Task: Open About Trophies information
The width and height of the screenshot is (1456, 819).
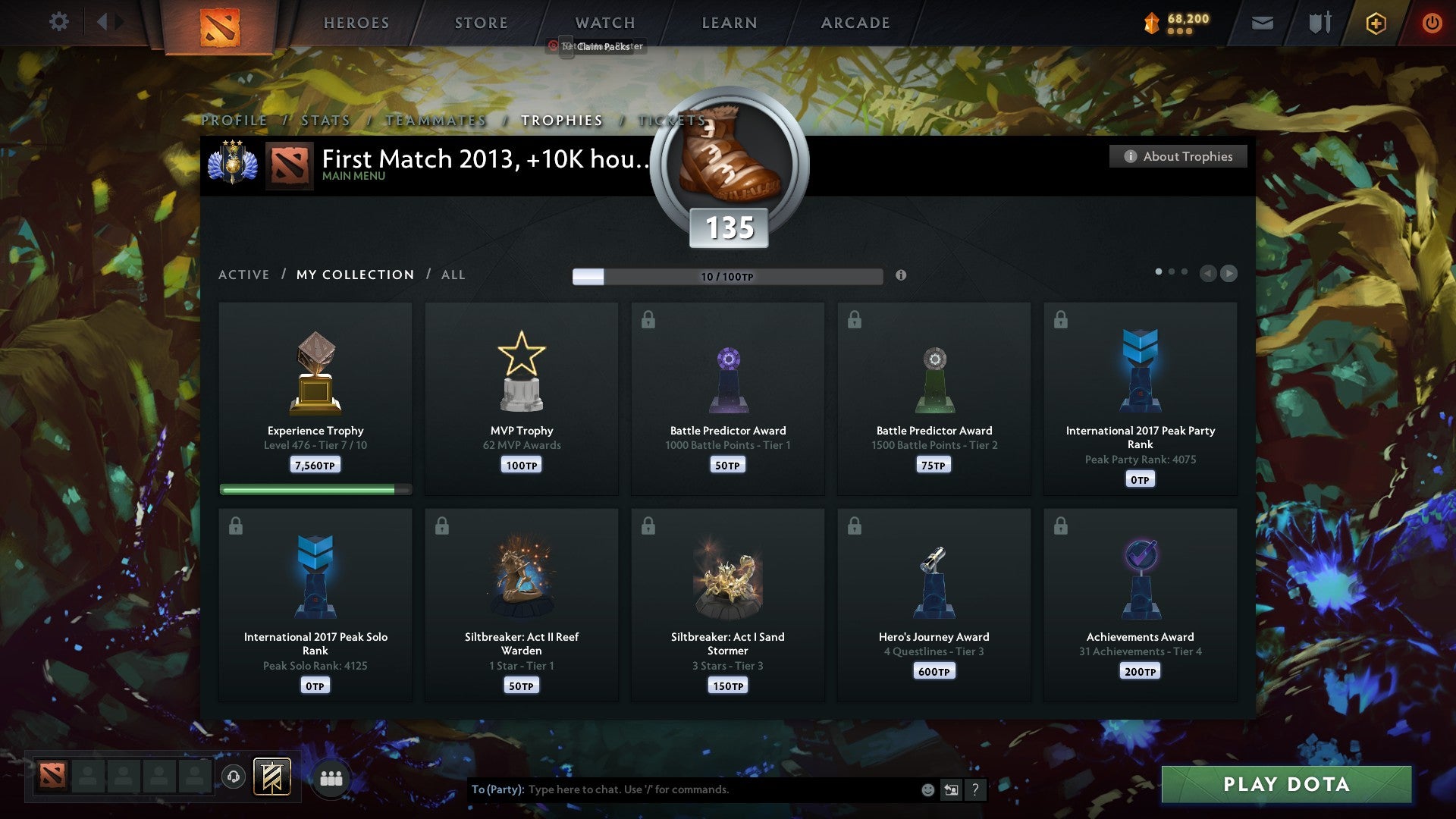Action: pos(1178,156)
